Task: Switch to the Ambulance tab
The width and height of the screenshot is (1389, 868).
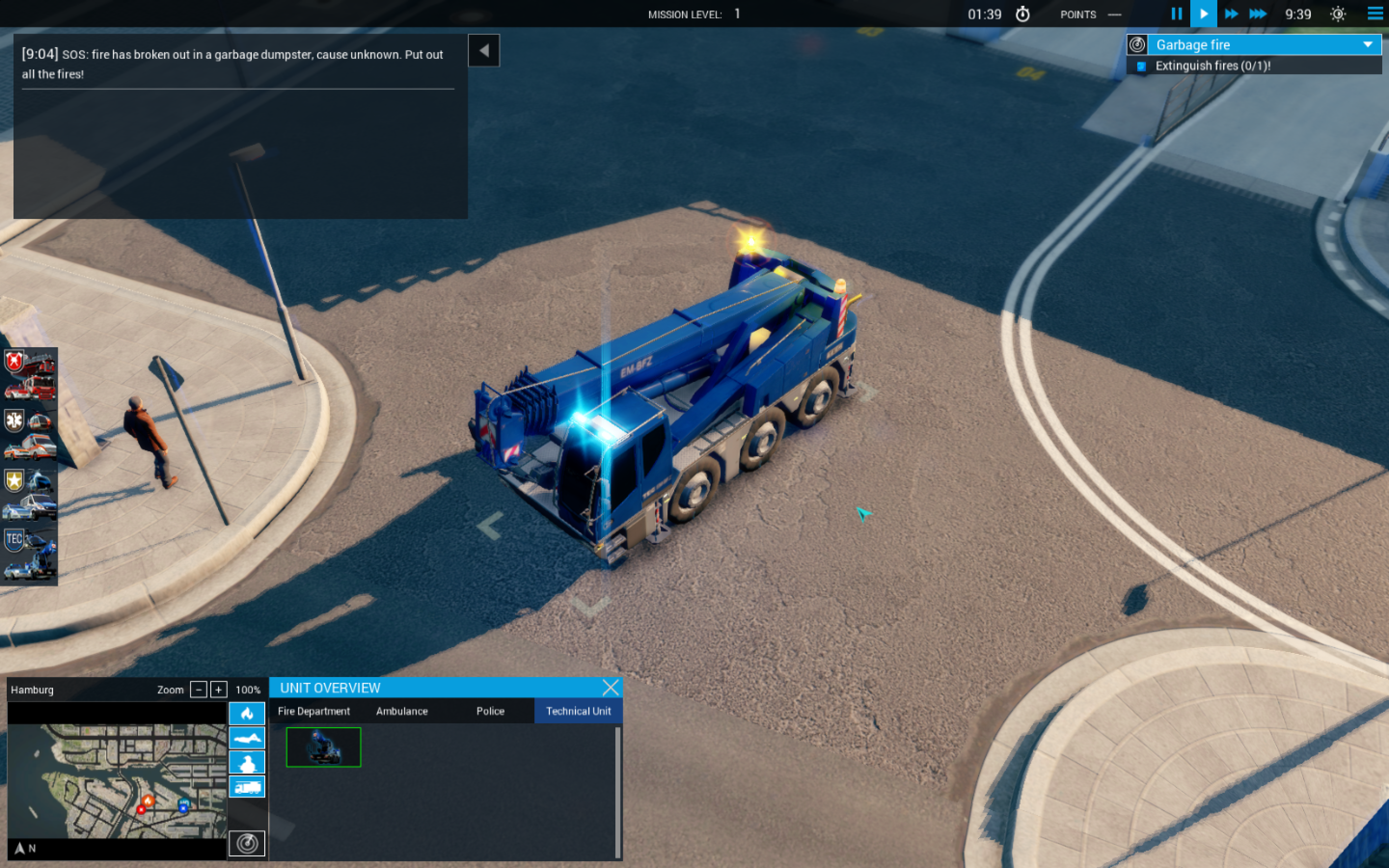Action: [402, 711]
